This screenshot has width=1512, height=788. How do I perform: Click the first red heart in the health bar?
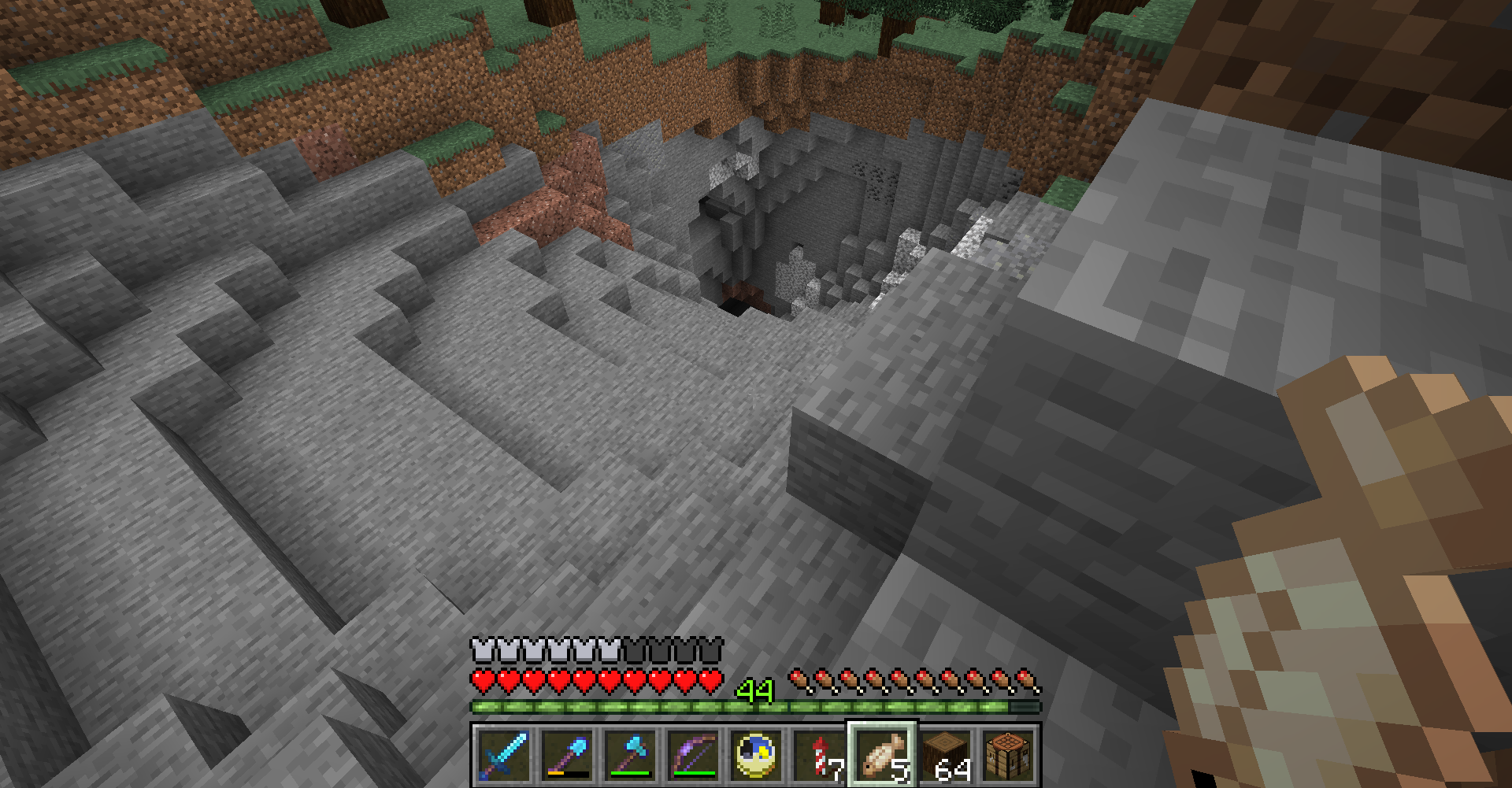point(481,679)
